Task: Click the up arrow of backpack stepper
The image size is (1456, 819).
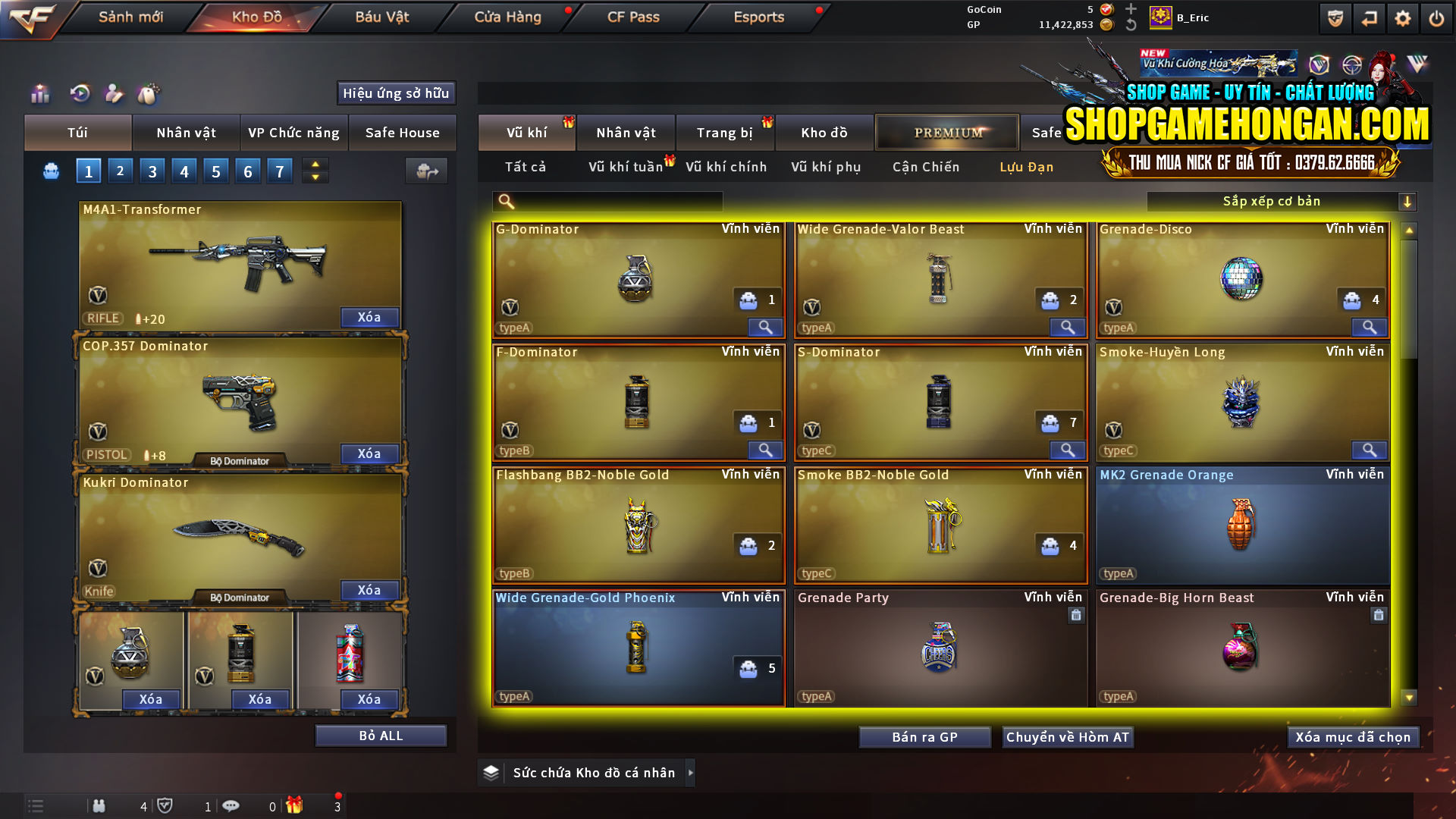Action: point(315,164)
